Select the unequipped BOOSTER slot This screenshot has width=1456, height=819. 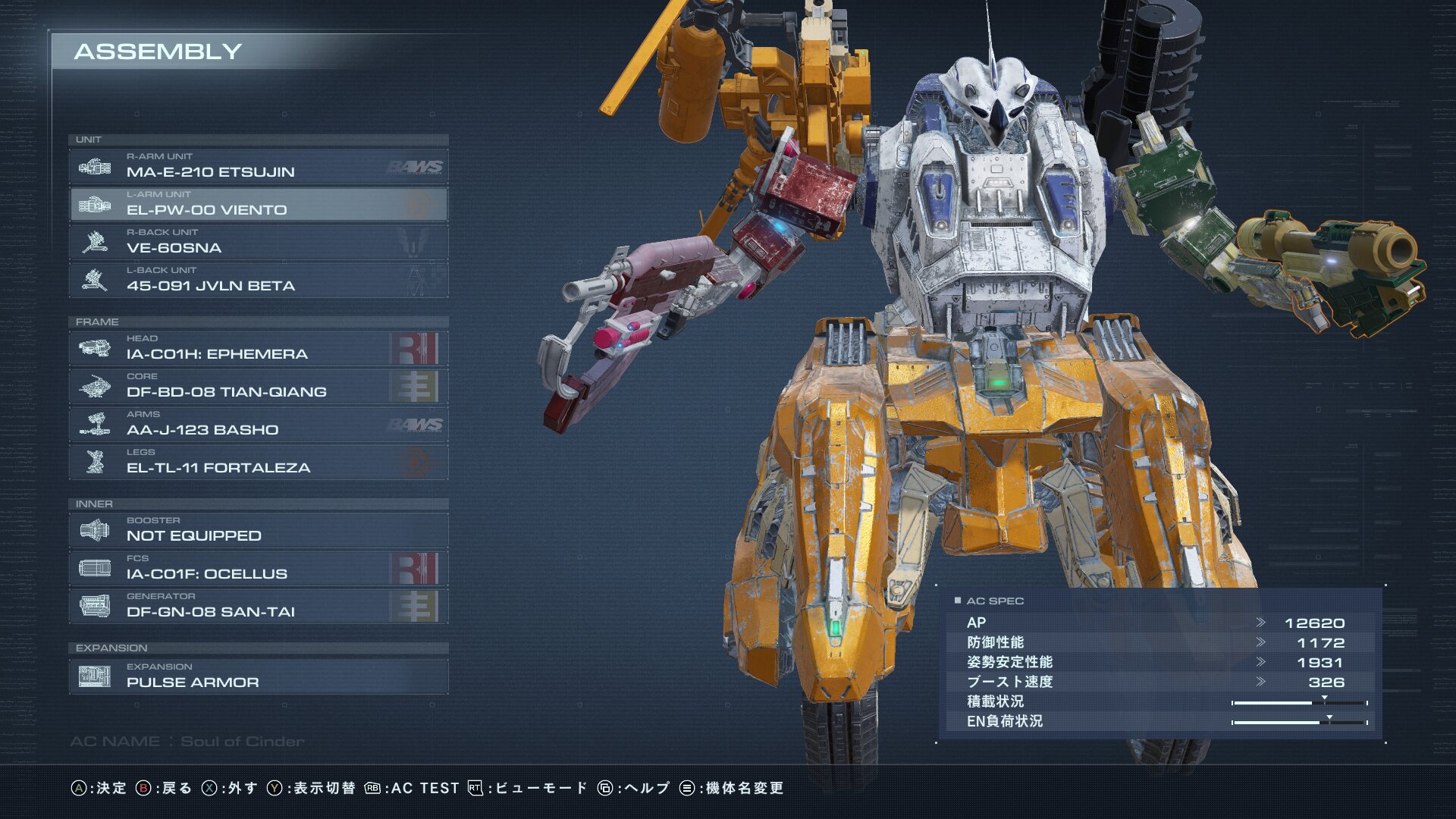(x=258, y=530)
